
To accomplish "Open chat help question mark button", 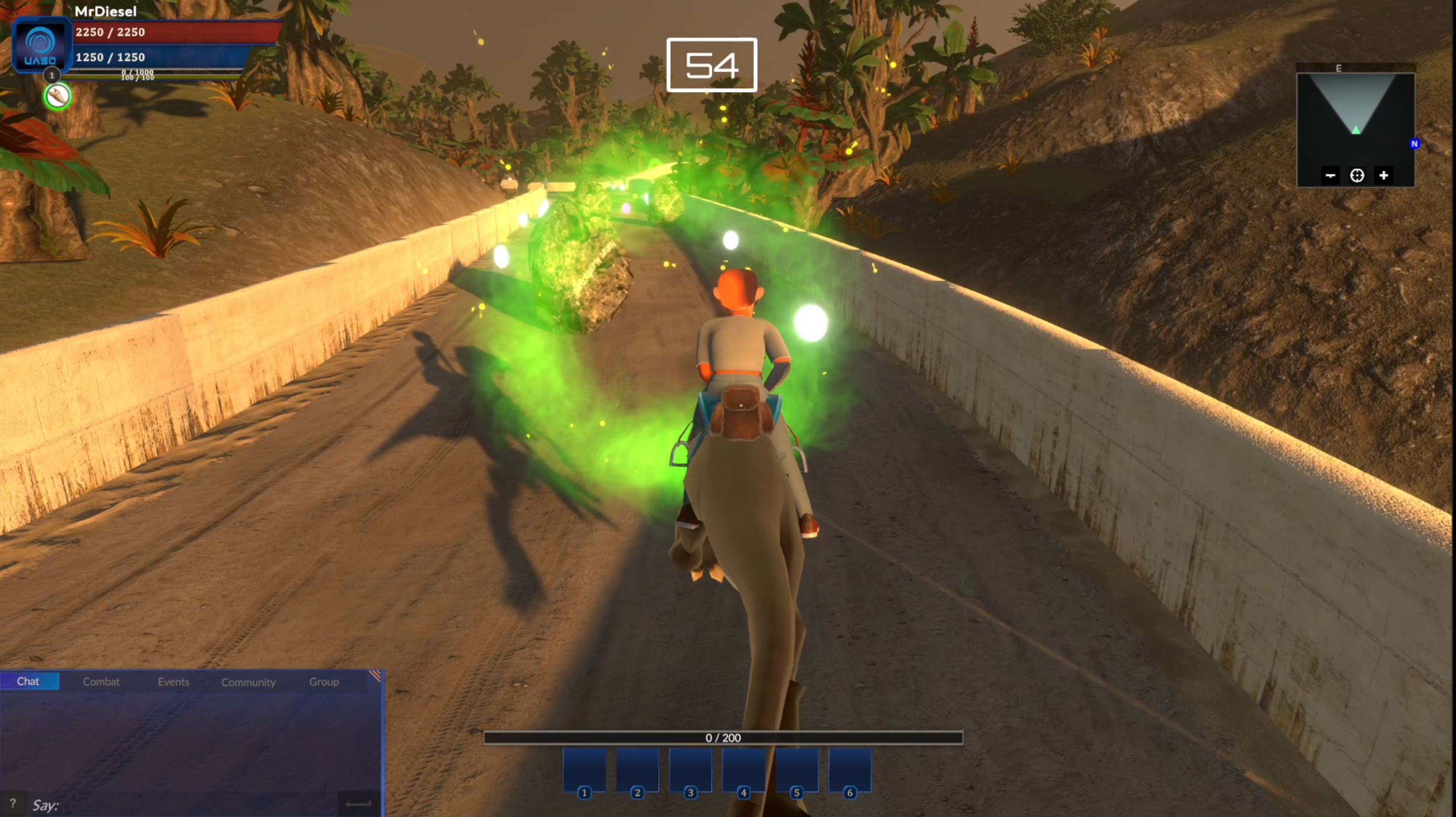I will (x=13, y=803).
